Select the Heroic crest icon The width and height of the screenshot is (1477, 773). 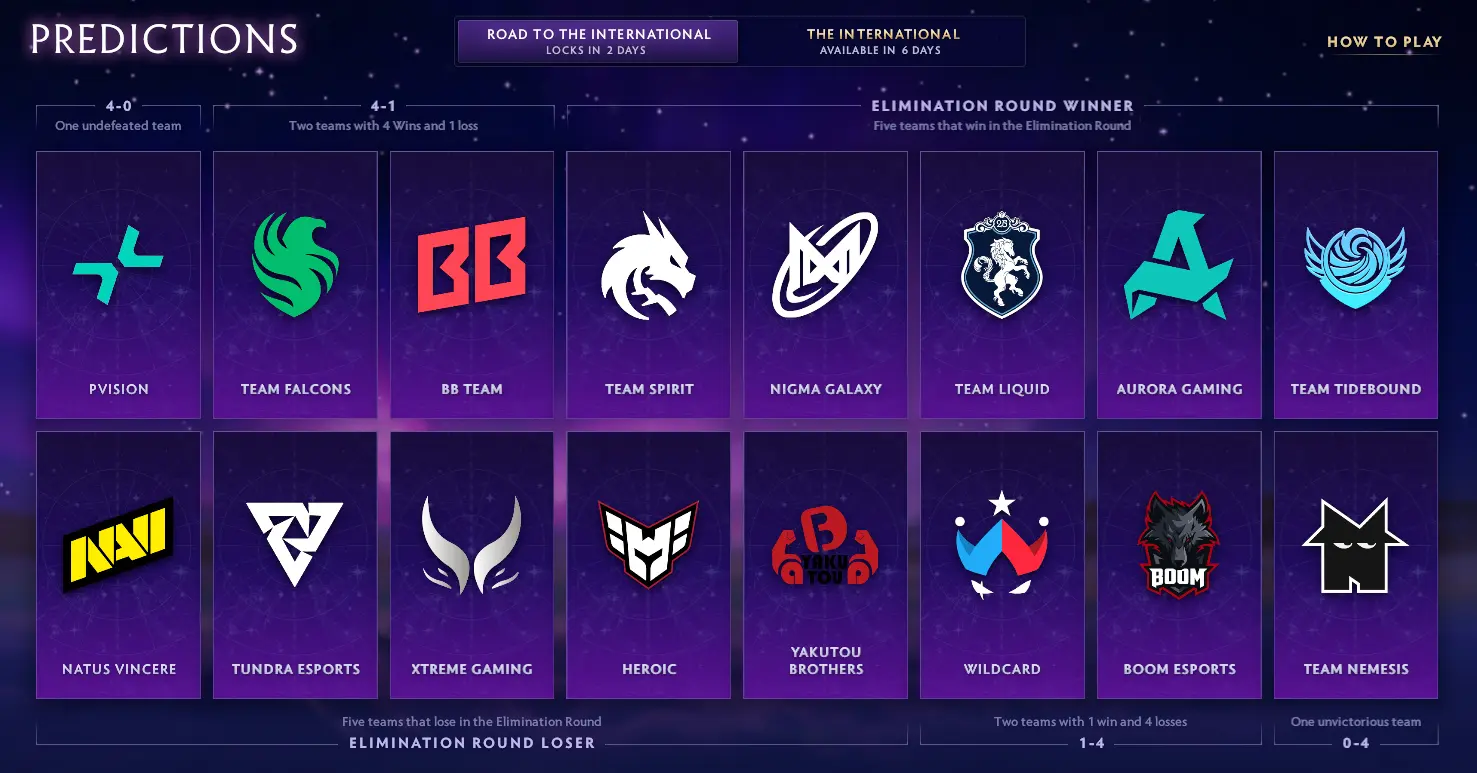648,545
